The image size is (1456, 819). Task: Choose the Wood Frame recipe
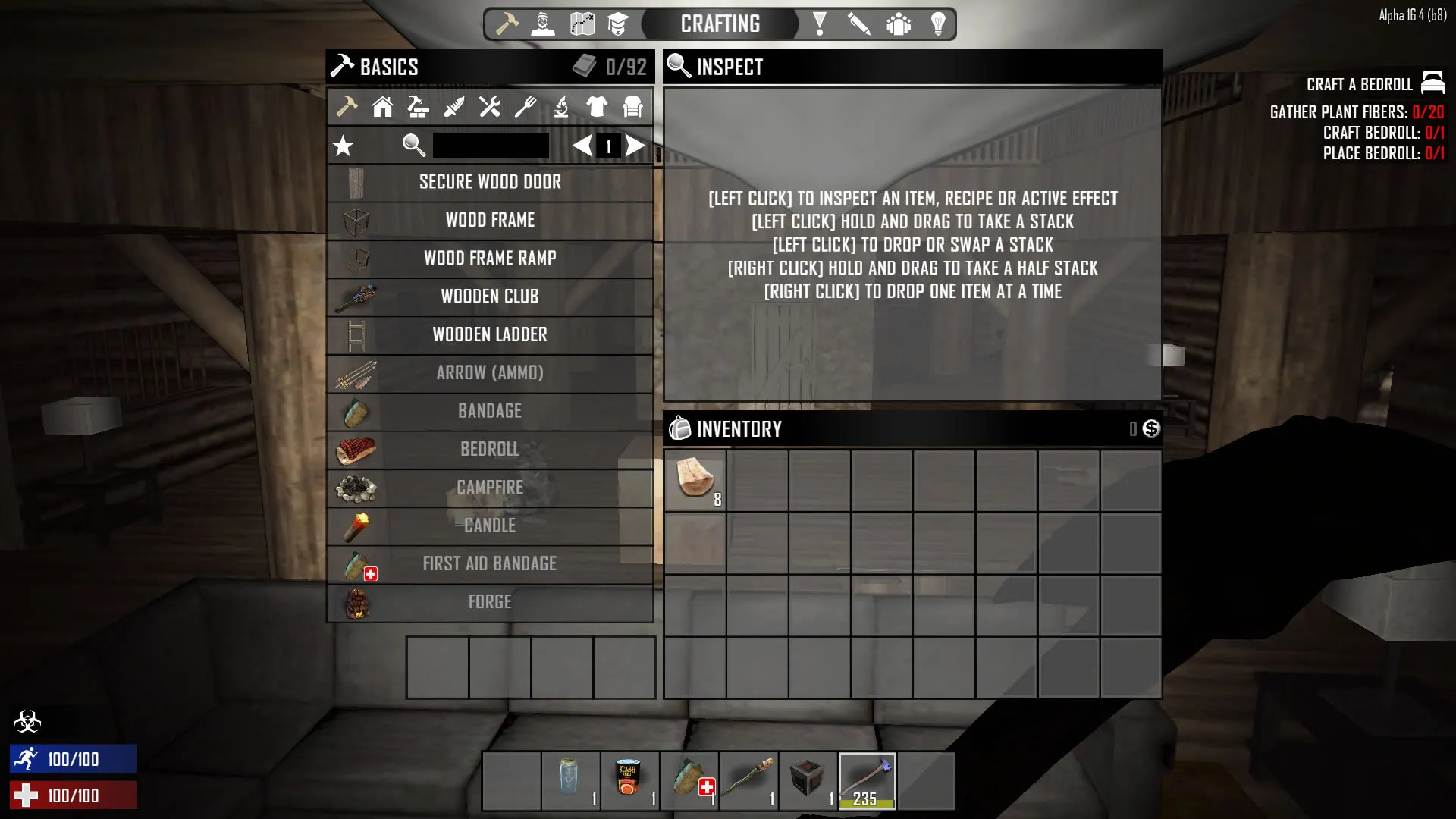pos(490,221)
